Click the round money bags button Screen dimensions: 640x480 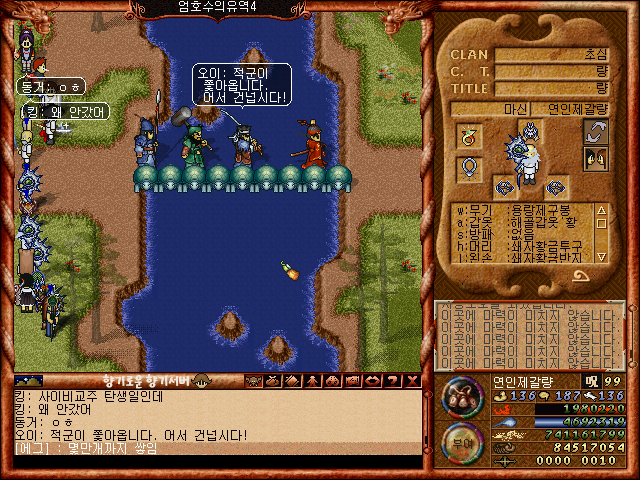461,396
